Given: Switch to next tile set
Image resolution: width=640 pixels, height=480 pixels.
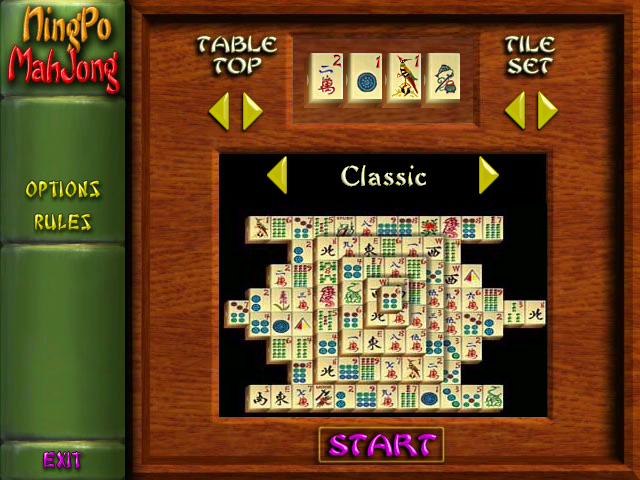Looking at the screenshot, I should point(547,111).
